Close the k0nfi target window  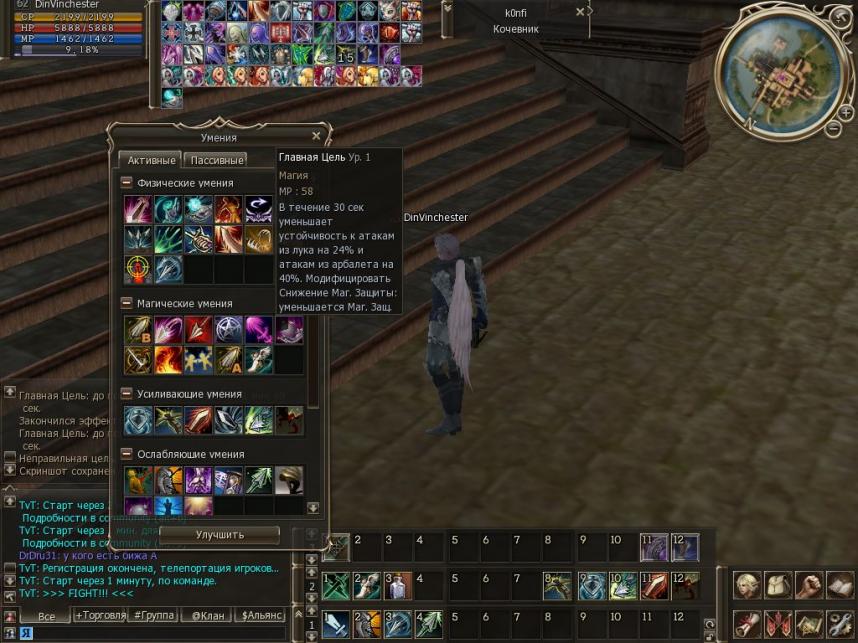[x=580, y=13]
